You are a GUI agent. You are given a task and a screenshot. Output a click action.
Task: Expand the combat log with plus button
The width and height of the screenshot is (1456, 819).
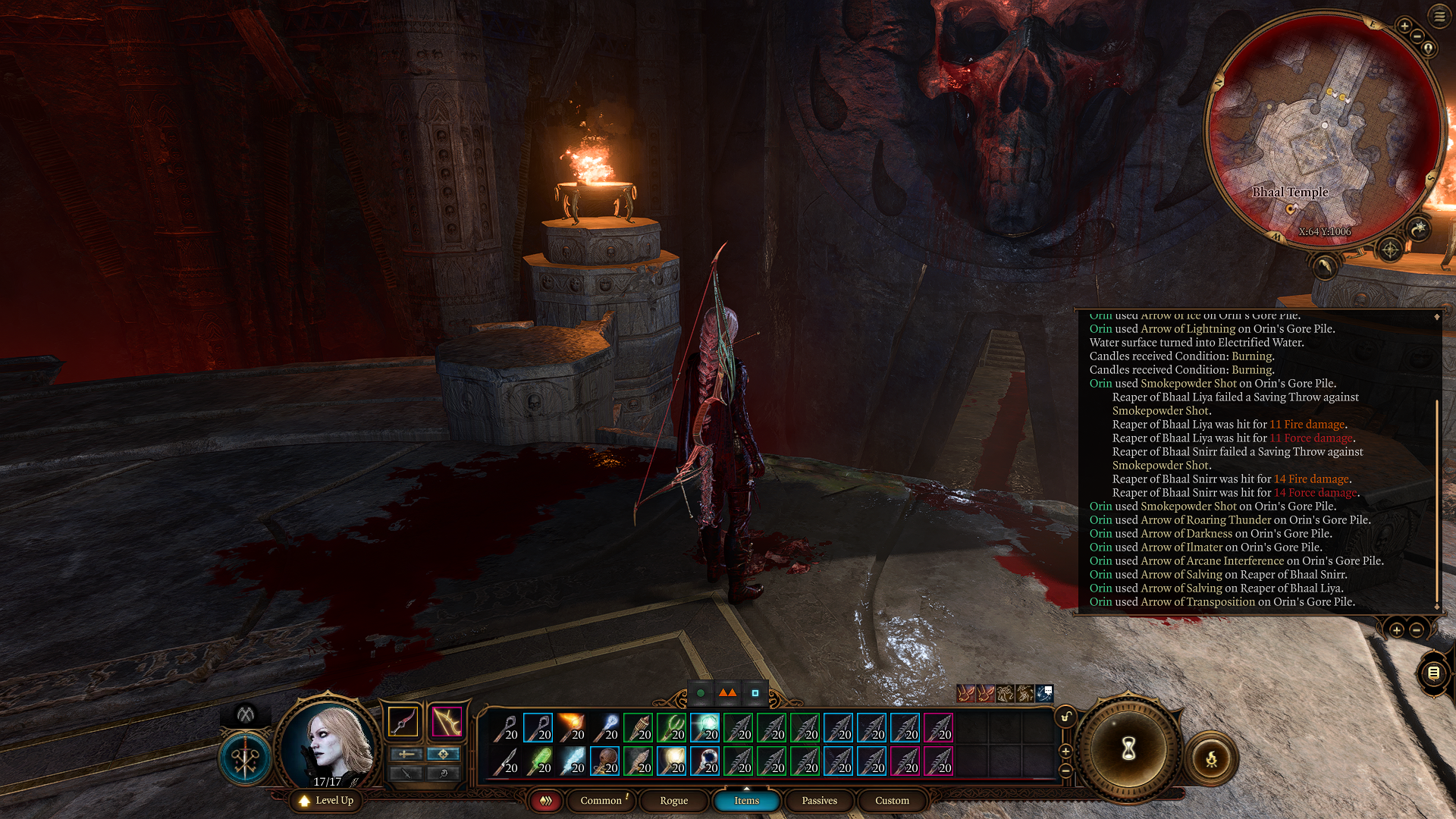point(1396,629)
